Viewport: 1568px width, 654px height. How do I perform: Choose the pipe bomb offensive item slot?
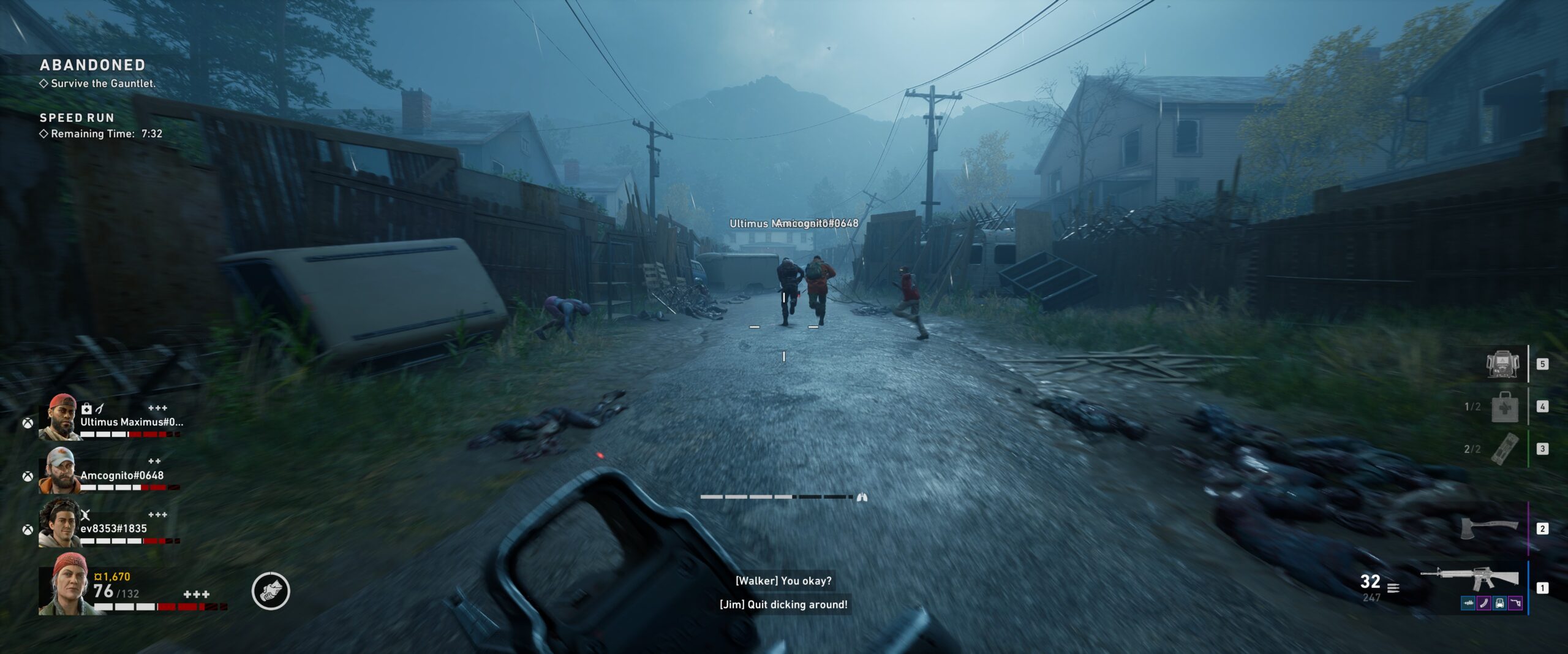(1504, 449)
